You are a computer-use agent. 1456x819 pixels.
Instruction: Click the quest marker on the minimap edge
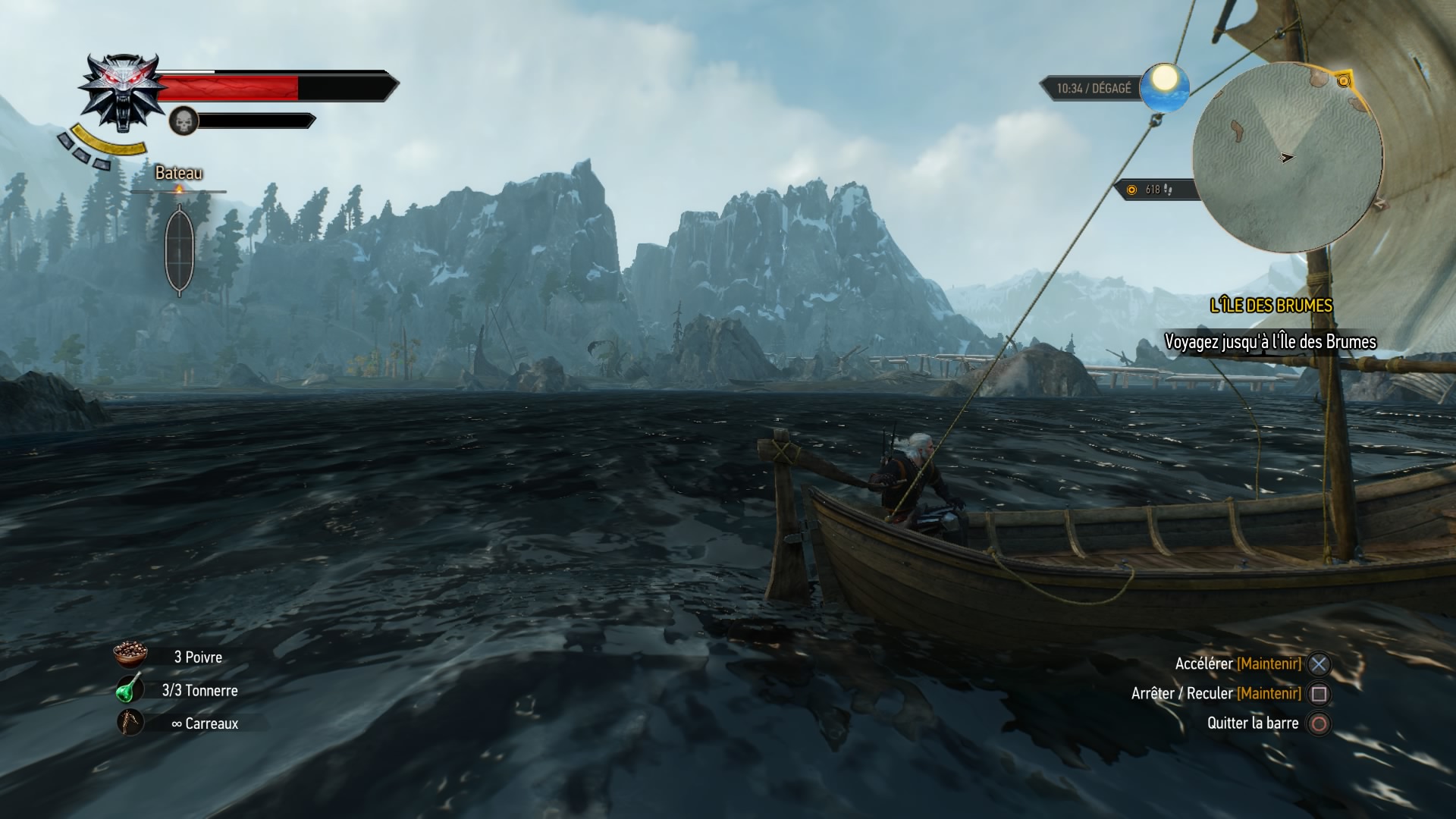[x=1344, y=80]
